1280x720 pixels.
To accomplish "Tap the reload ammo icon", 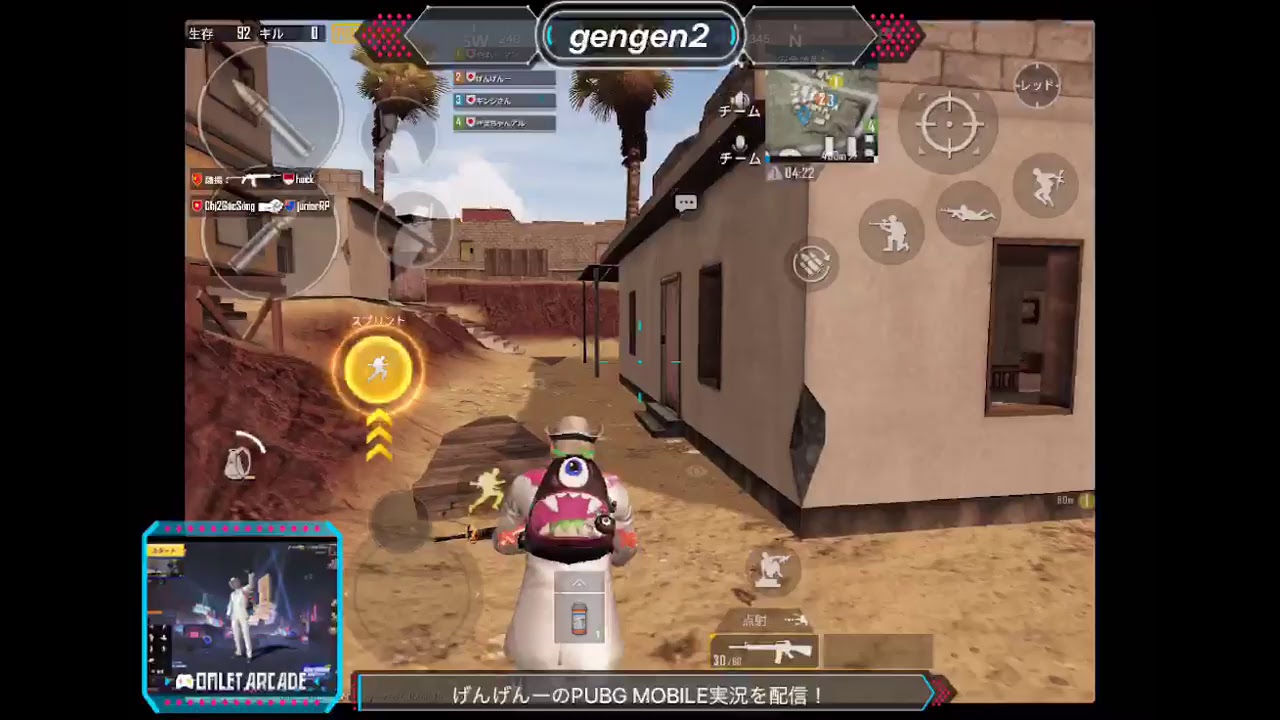I will click(813, 263).
